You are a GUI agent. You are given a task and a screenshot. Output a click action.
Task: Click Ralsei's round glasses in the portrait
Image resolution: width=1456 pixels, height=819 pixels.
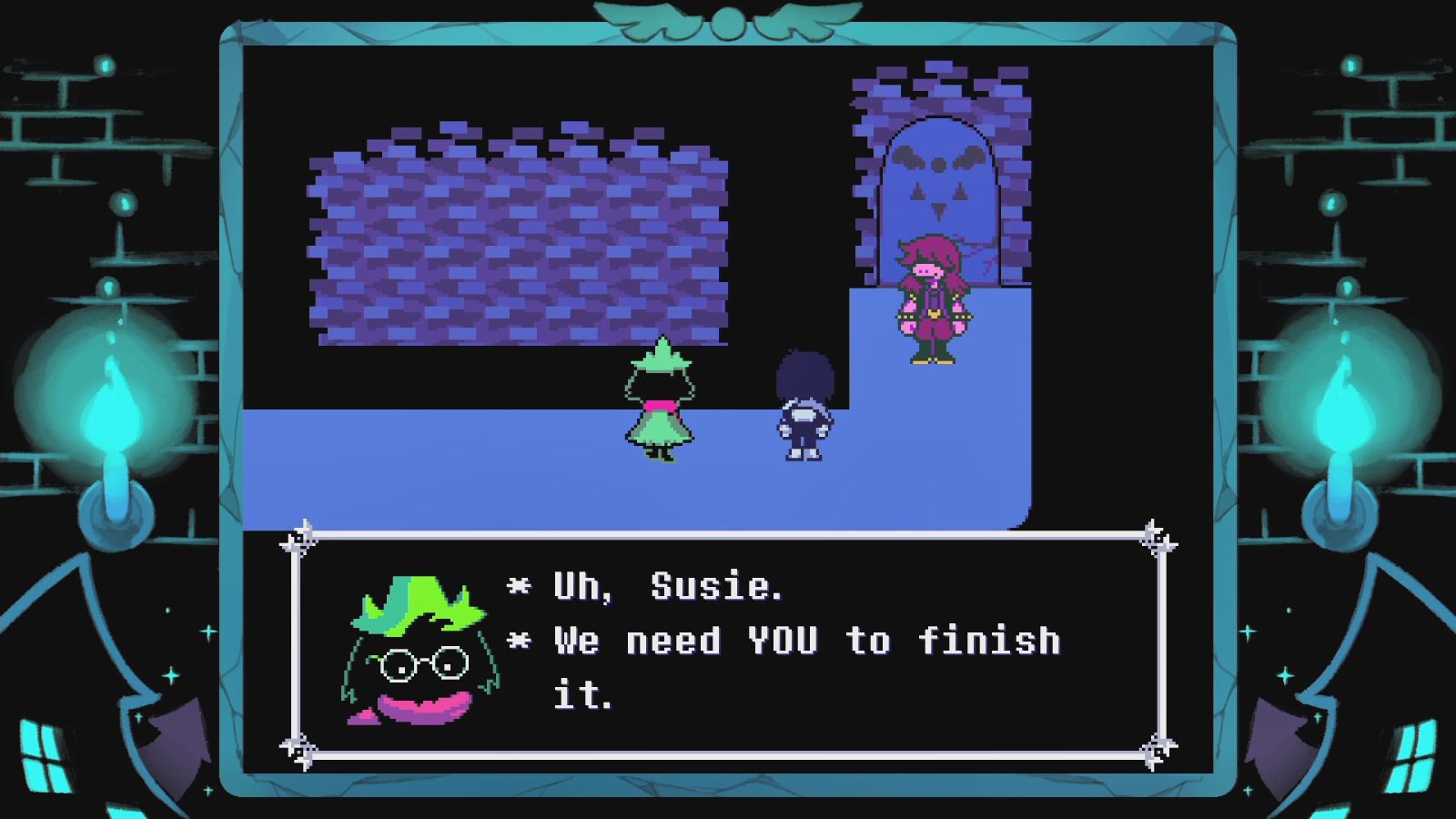(x=423, y=664)
